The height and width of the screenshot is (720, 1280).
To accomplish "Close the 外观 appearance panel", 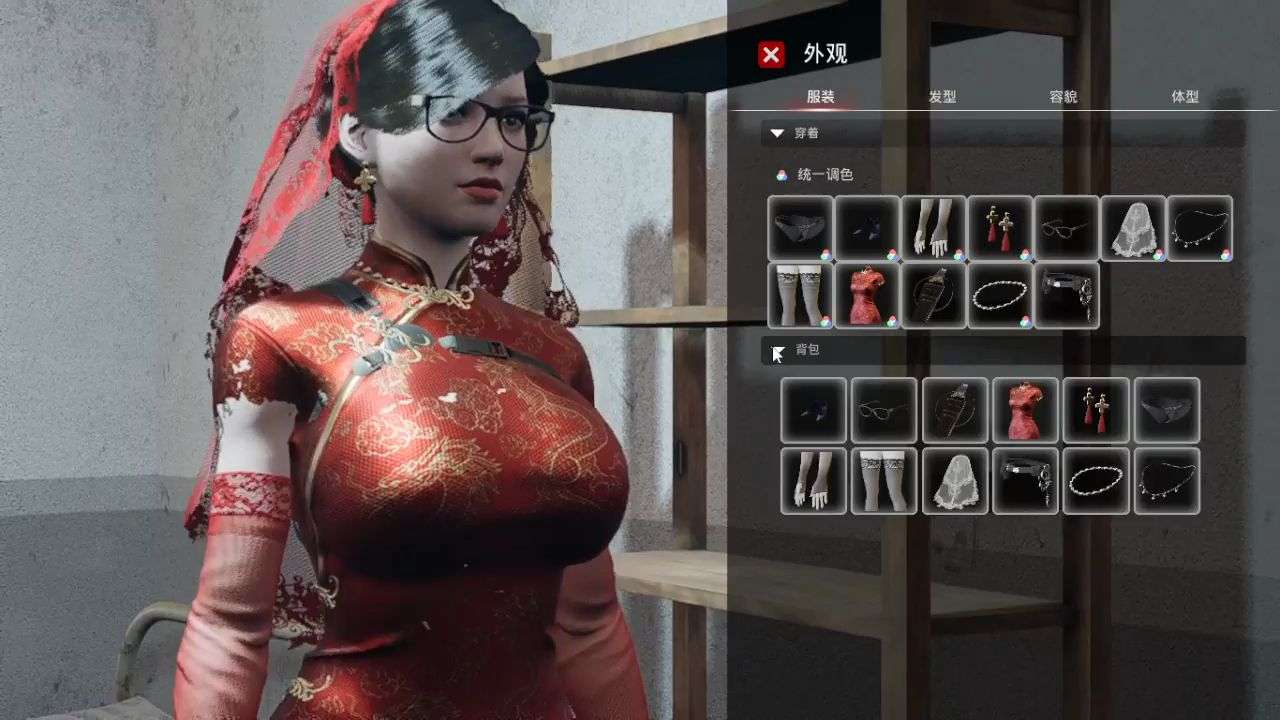I will pos(769,55).
